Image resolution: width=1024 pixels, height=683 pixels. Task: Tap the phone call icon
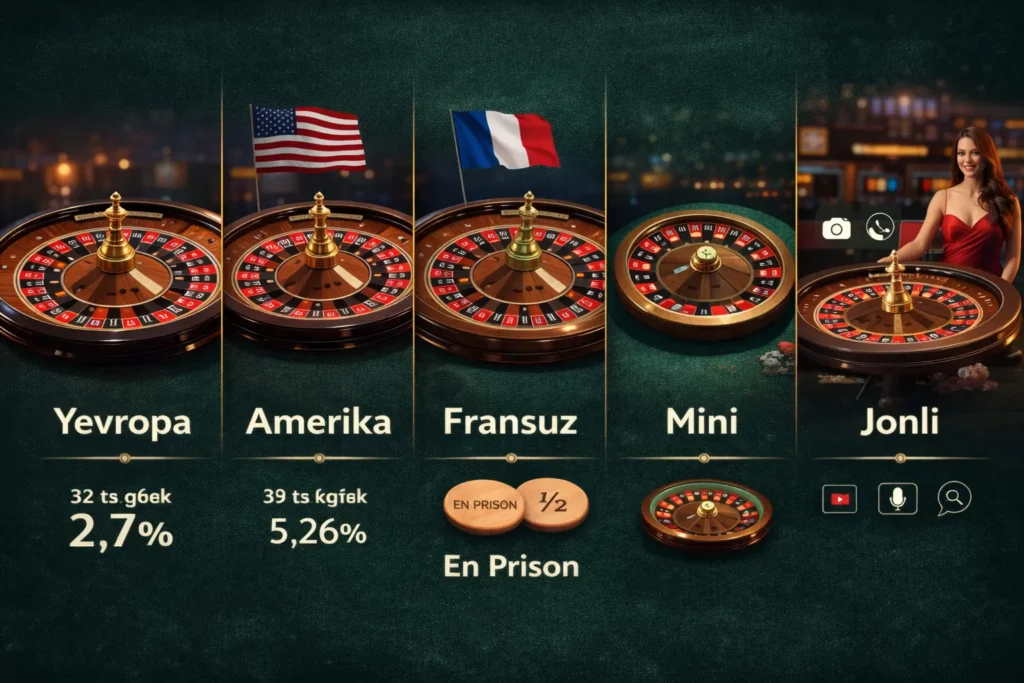pos(880,228)
